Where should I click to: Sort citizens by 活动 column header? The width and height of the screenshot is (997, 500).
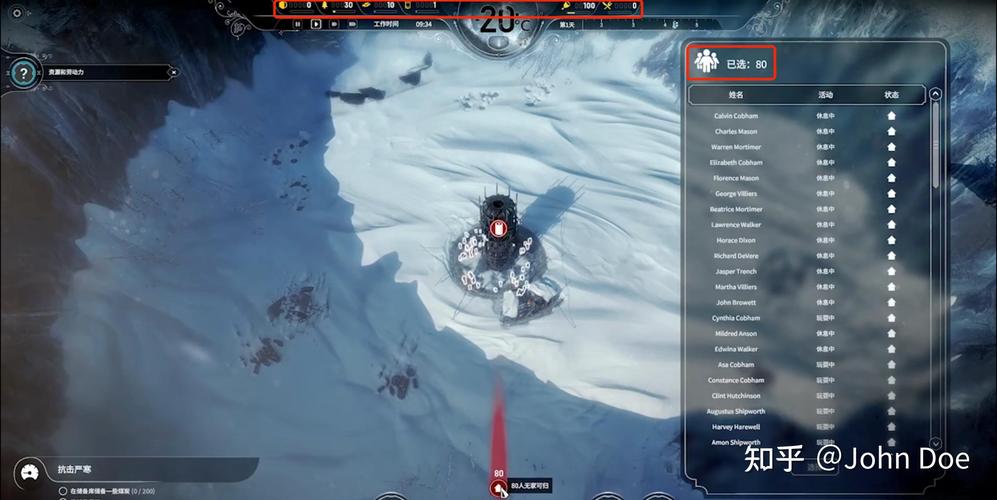tap(825, 95)
